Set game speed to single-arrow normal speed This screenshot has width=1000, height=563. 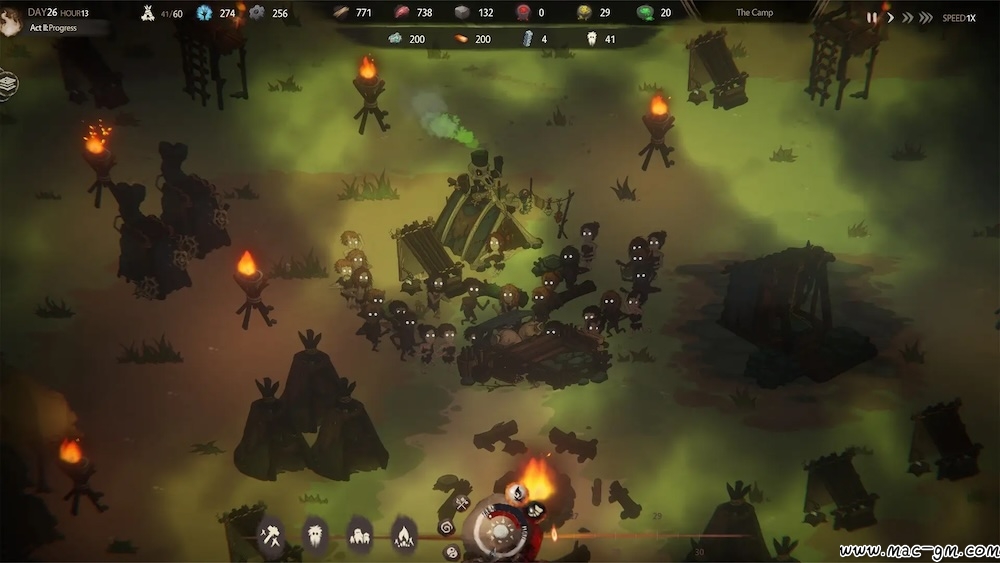pyautogui.click(x=891, y=17)
